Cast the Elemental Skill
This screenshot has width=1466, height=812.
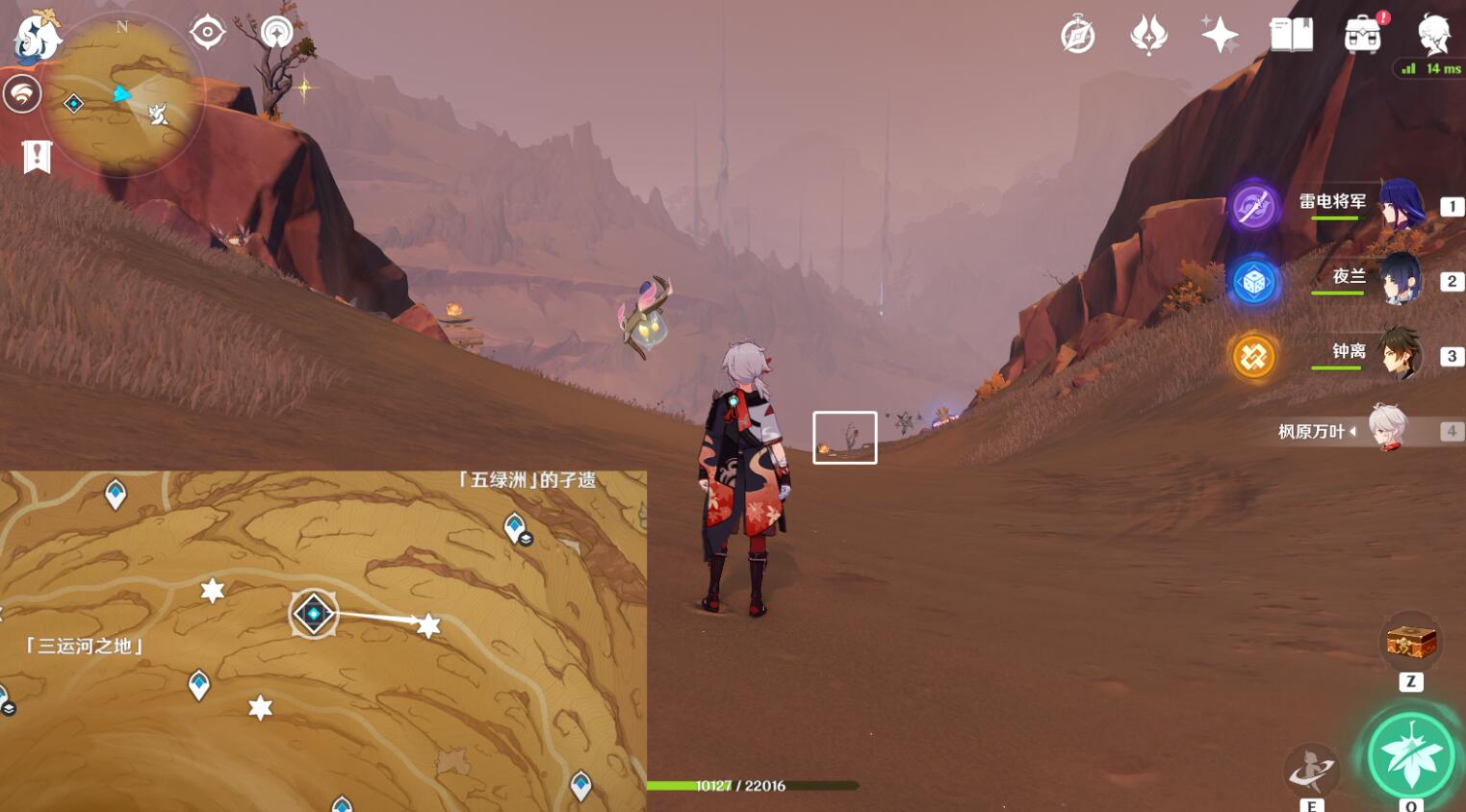[1311, 768]
